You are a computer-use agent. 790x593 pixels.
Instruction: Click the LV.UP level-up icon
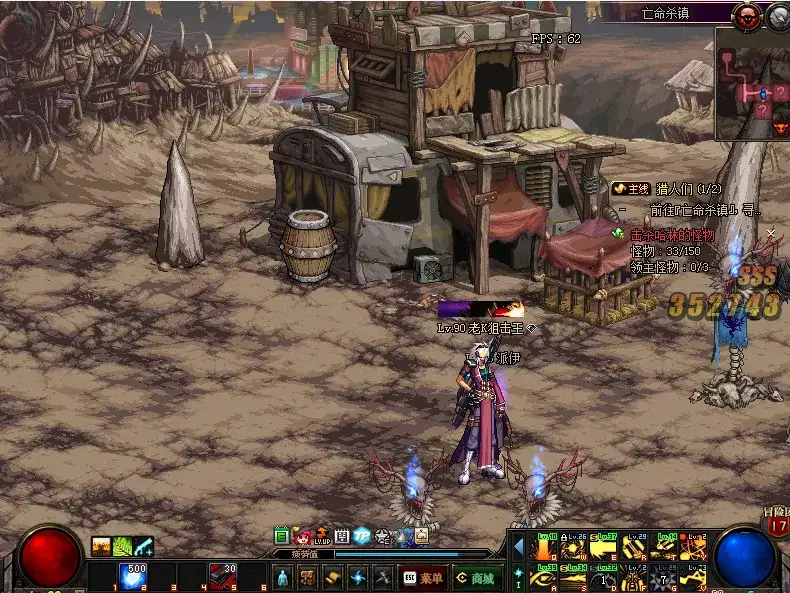point(322,537)
